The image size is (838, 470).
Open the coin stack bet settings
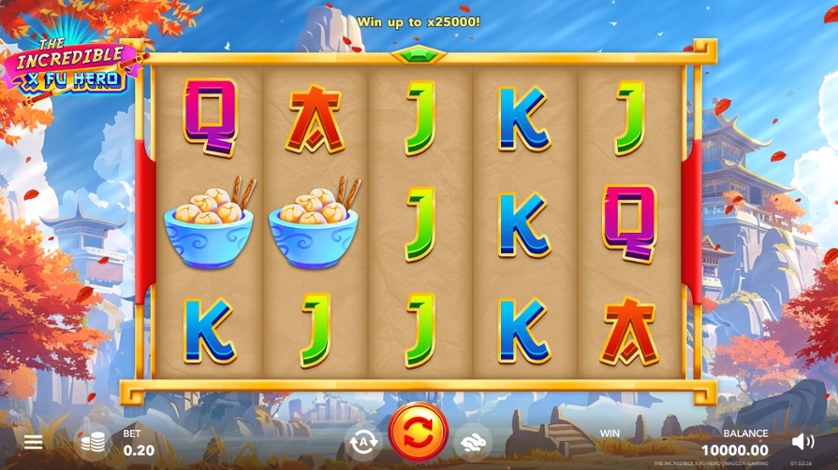tap(93, 441)
